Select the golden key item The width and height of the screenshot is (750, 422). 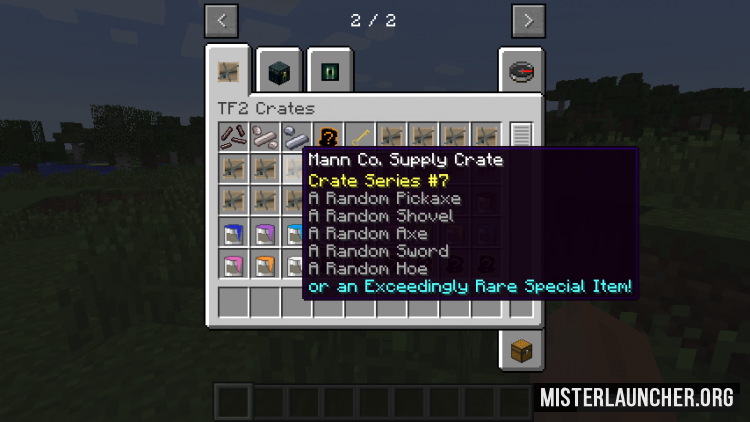point(358,136)
